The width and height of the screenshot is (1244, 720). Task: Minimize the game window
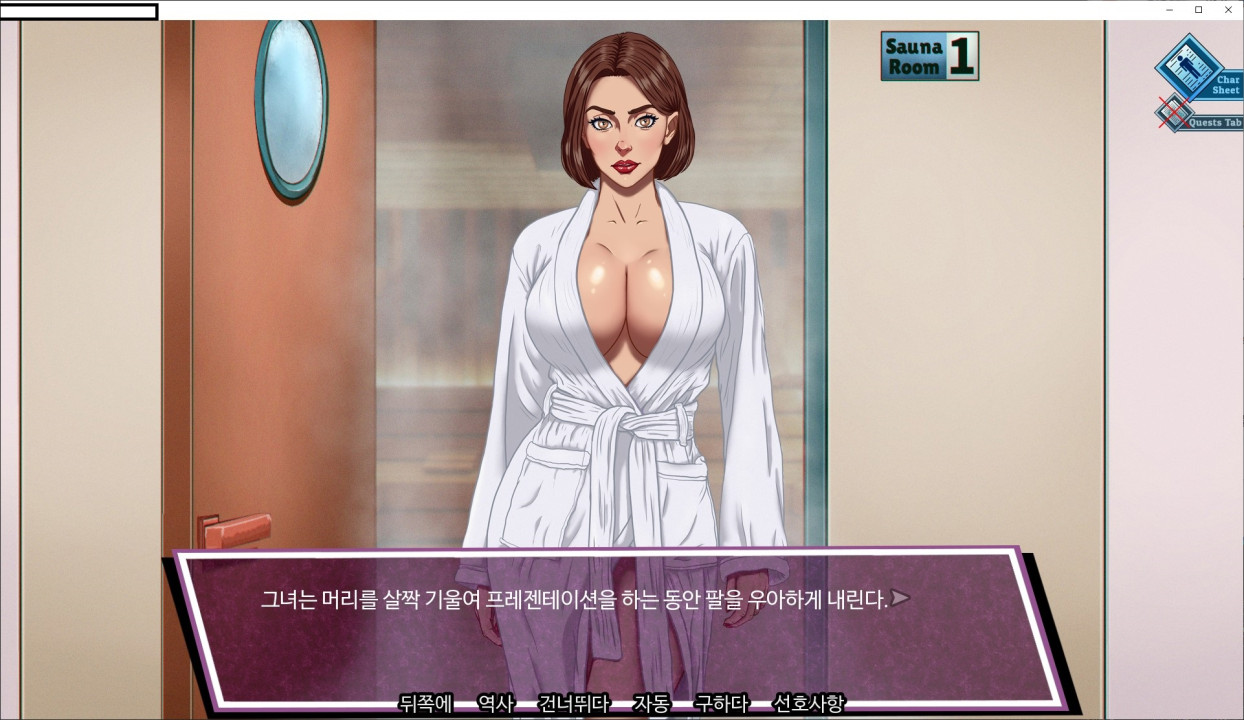[x=1169, y=10]
